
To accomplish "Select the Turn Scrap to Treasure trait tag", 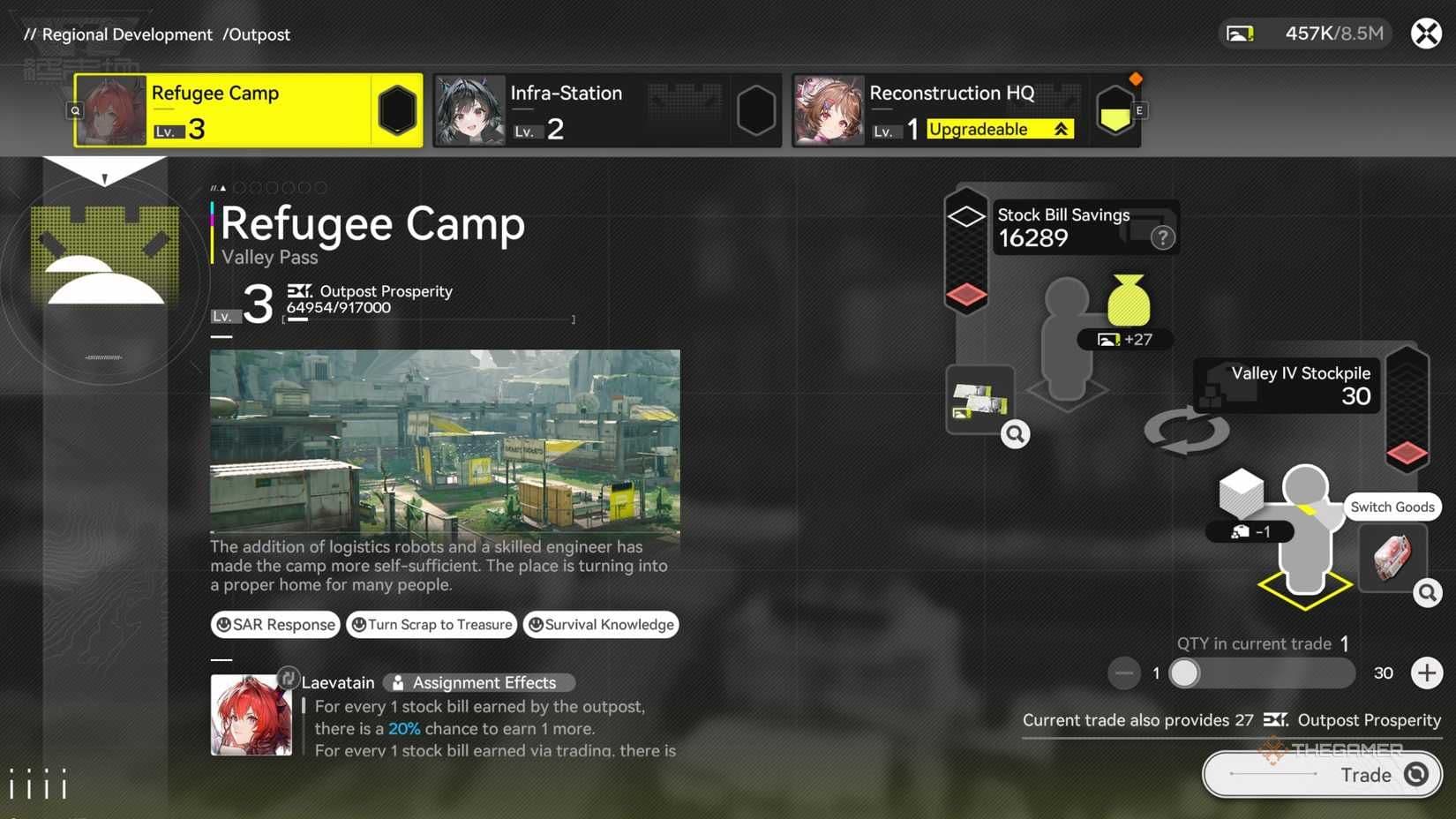I will pyautogui.click(x=432, y=624).
